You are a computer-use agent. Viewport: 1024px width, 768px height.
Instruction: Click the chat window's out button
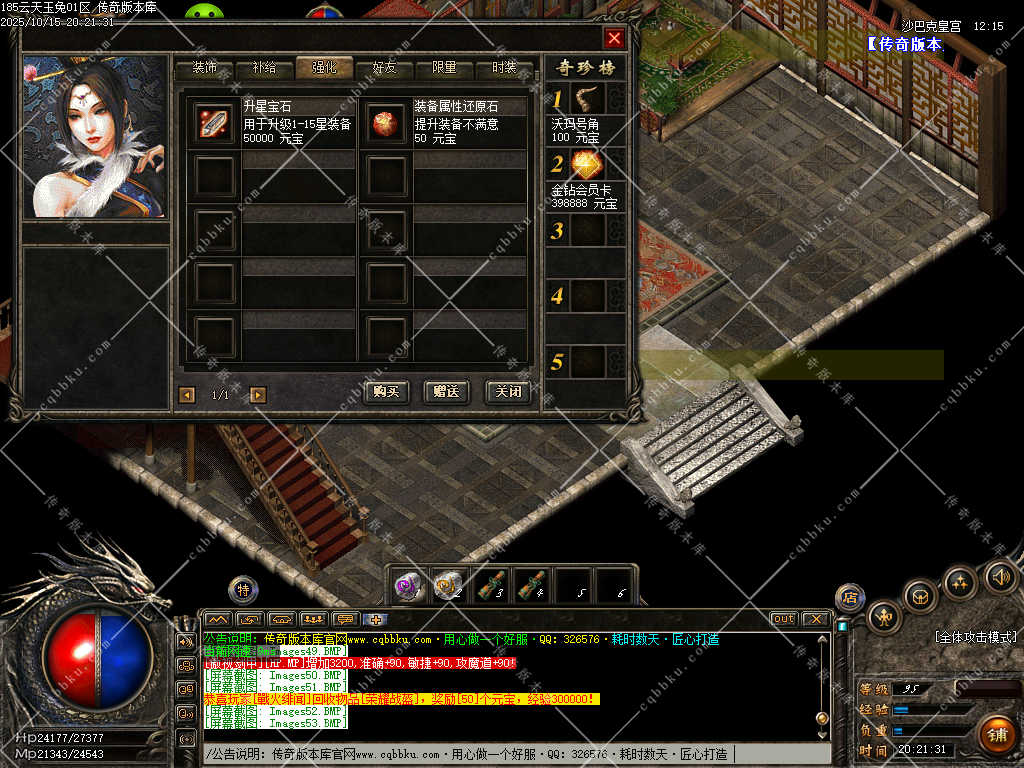784,619
